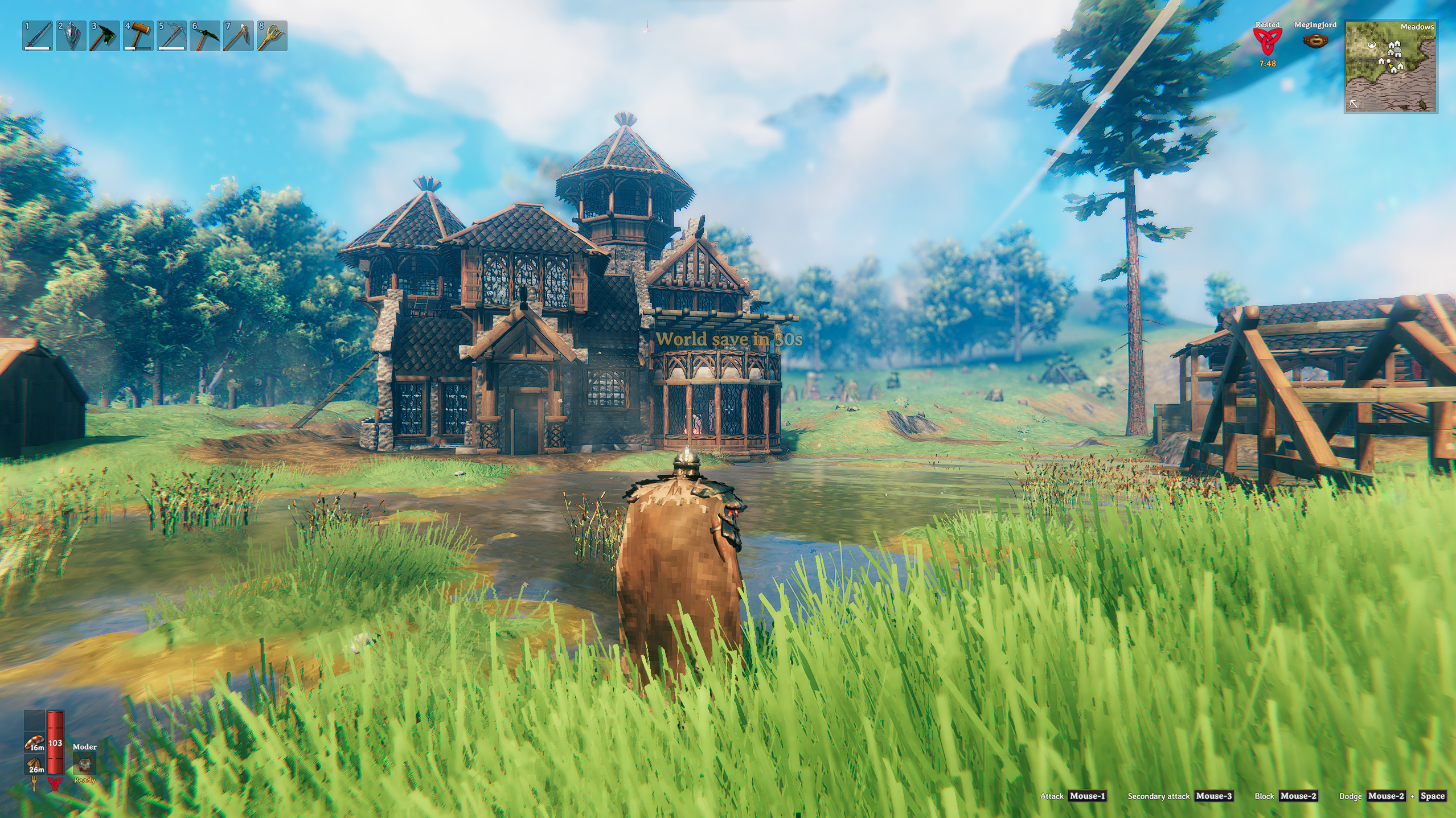Click the food slot showing 26m

coord(35,764)
